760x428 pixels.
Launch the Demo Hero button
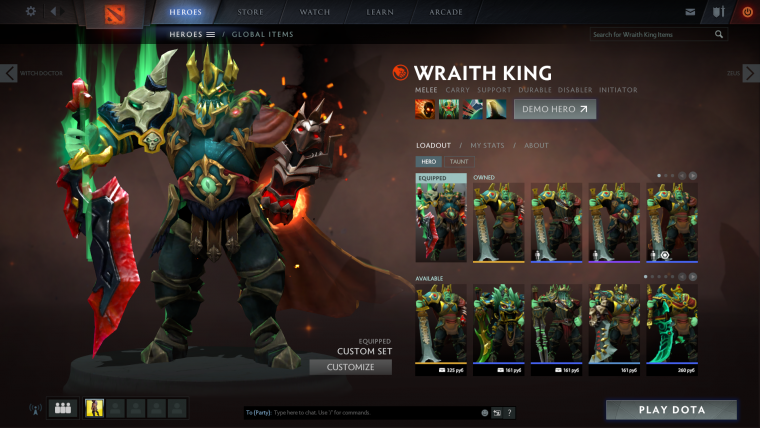(x=554, y=108)
